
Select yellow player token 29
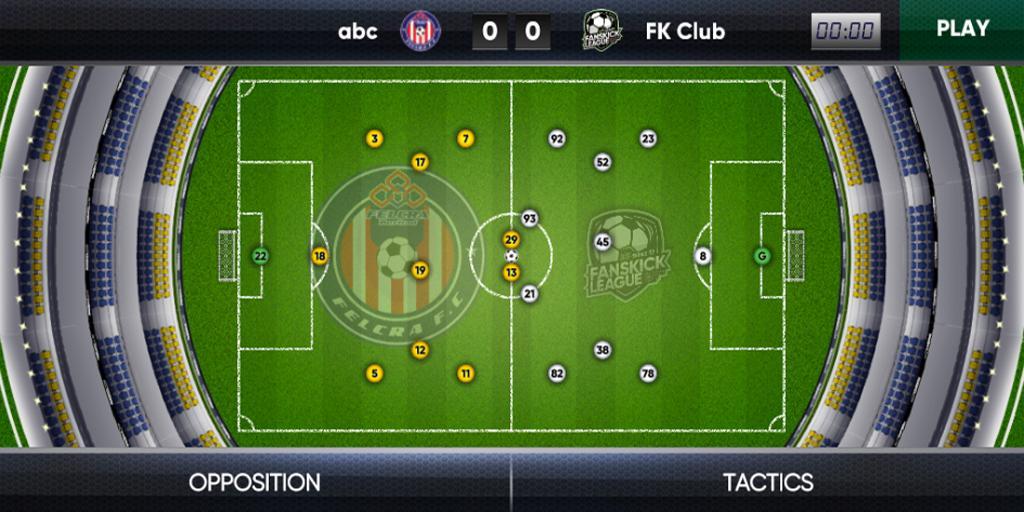[x=511, y=240]
